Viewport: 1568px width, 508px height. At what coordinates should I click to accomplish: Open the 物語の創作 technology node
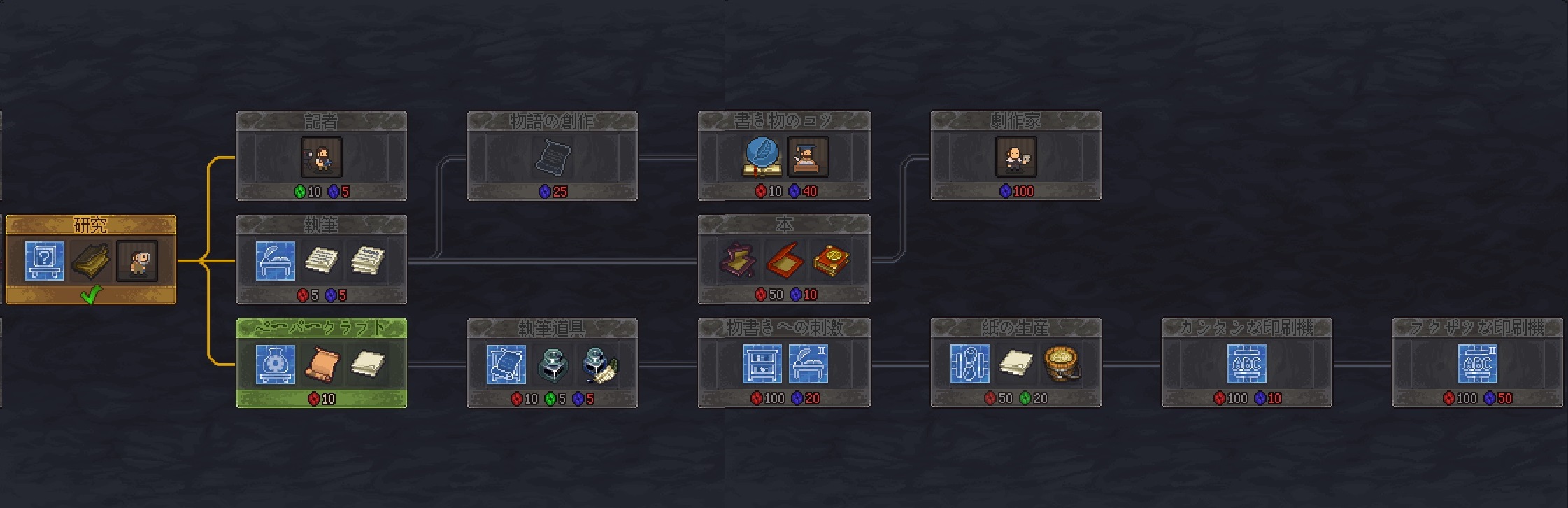[552, 156]
